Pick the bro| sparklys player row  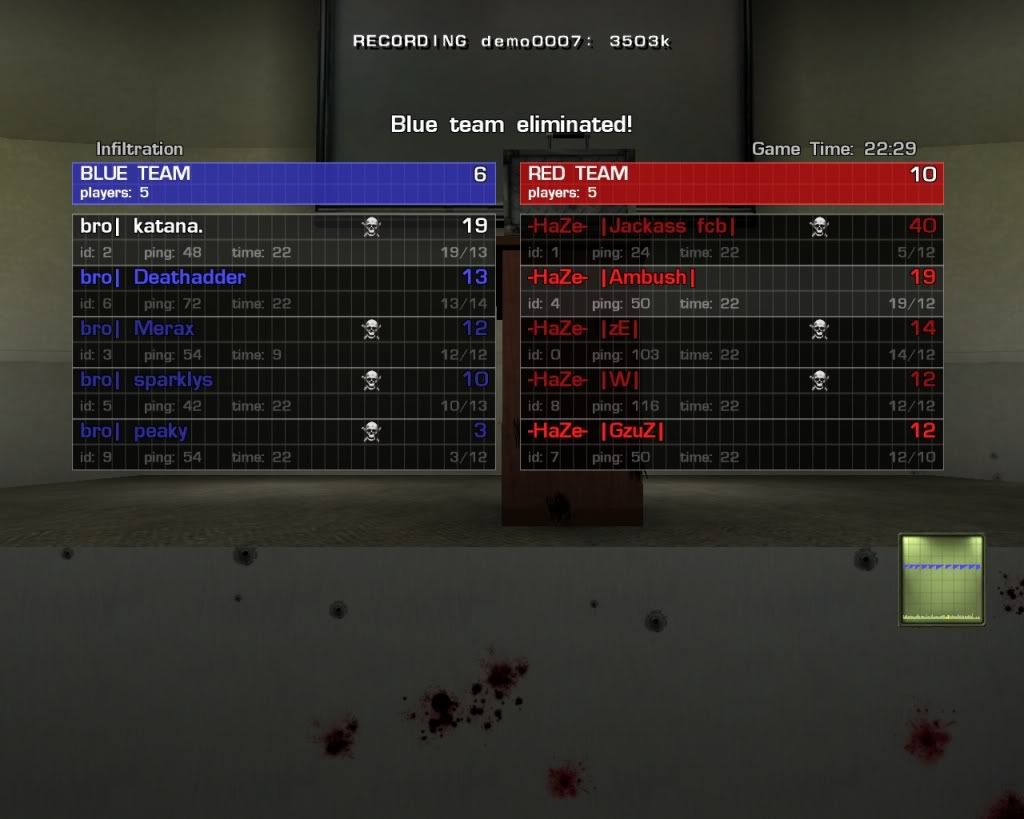click(x=283, y=392)
